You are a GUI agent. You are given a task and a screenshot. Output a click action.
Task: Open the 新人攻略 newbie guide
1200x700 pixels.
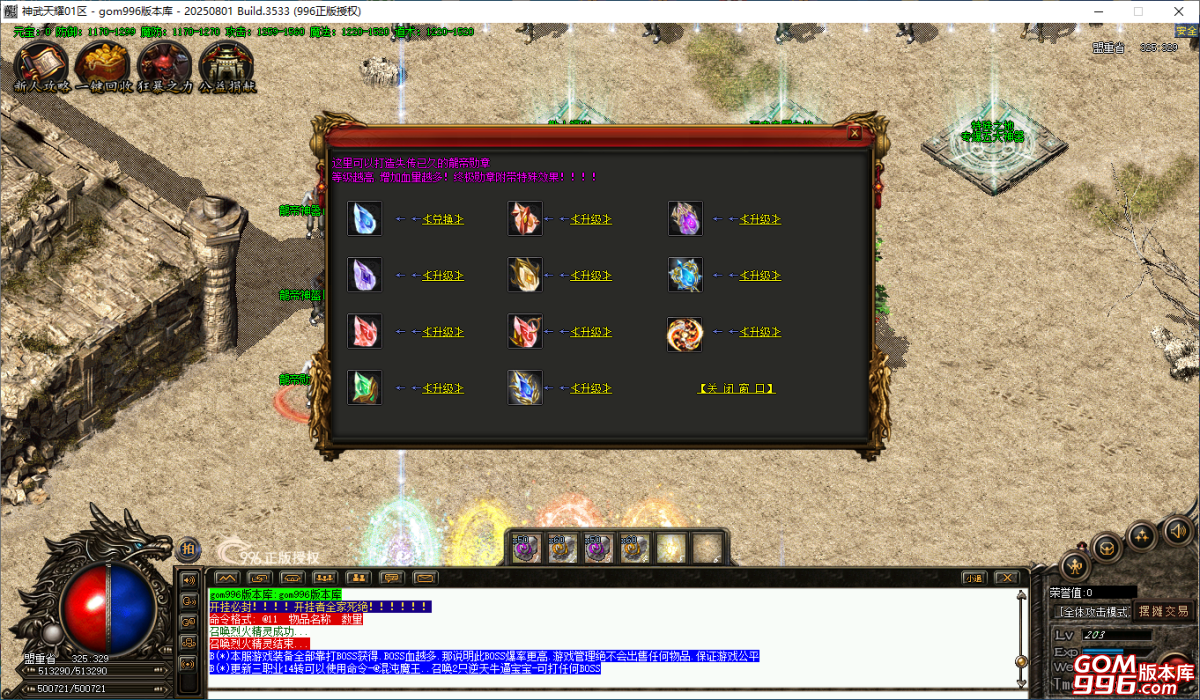click(x=41, y=66)
